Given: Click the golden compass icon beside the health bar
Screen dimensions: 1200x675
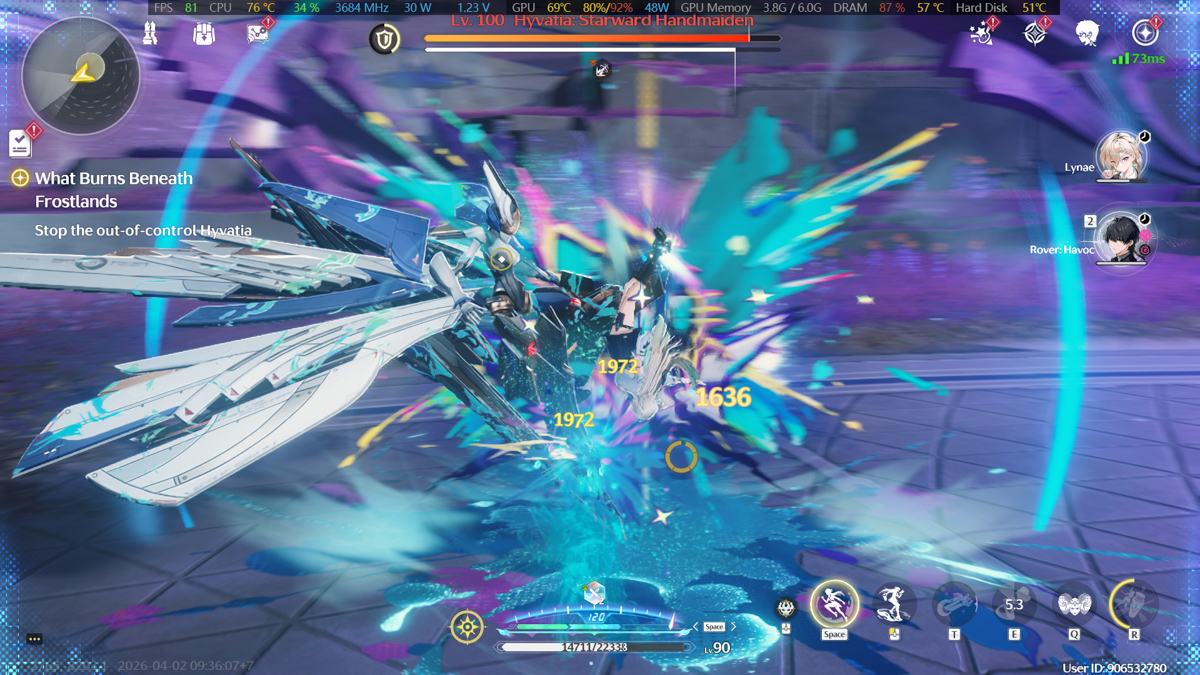Looking at the screenshot, I should tap(467, 627).
